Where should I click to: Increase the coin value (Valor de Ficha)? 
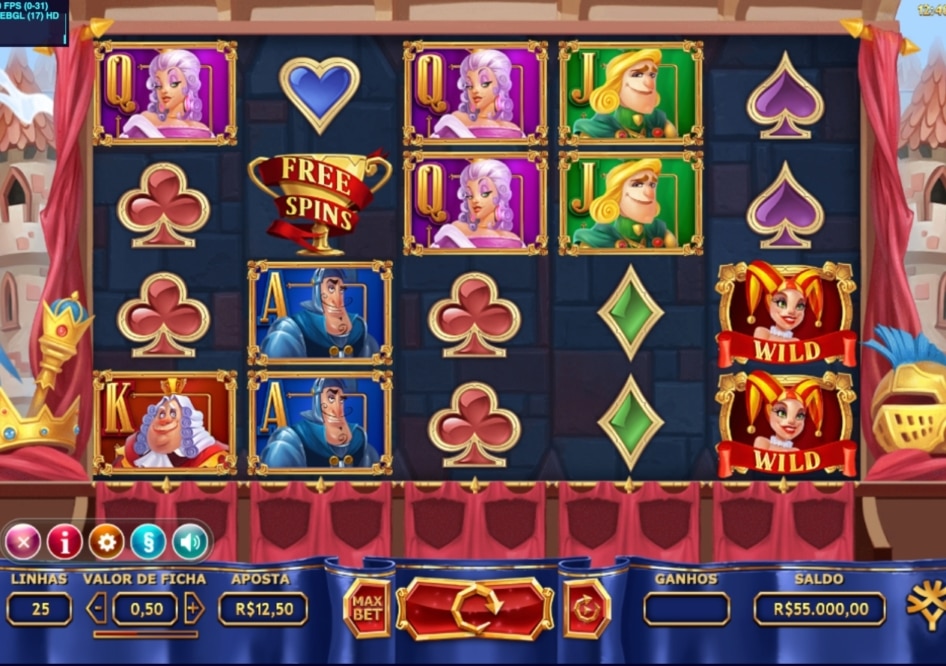point(194,608)
